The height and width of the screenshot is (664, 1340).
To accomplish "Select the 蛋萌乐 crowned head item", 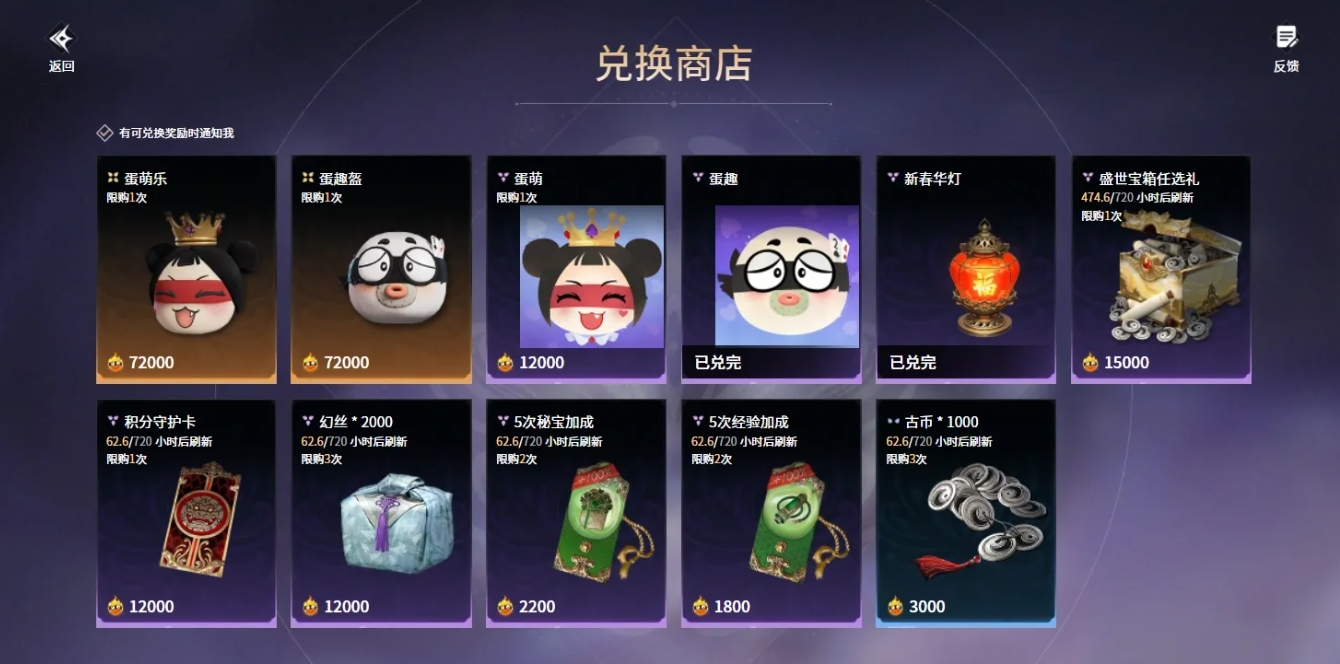I will 186,269.
